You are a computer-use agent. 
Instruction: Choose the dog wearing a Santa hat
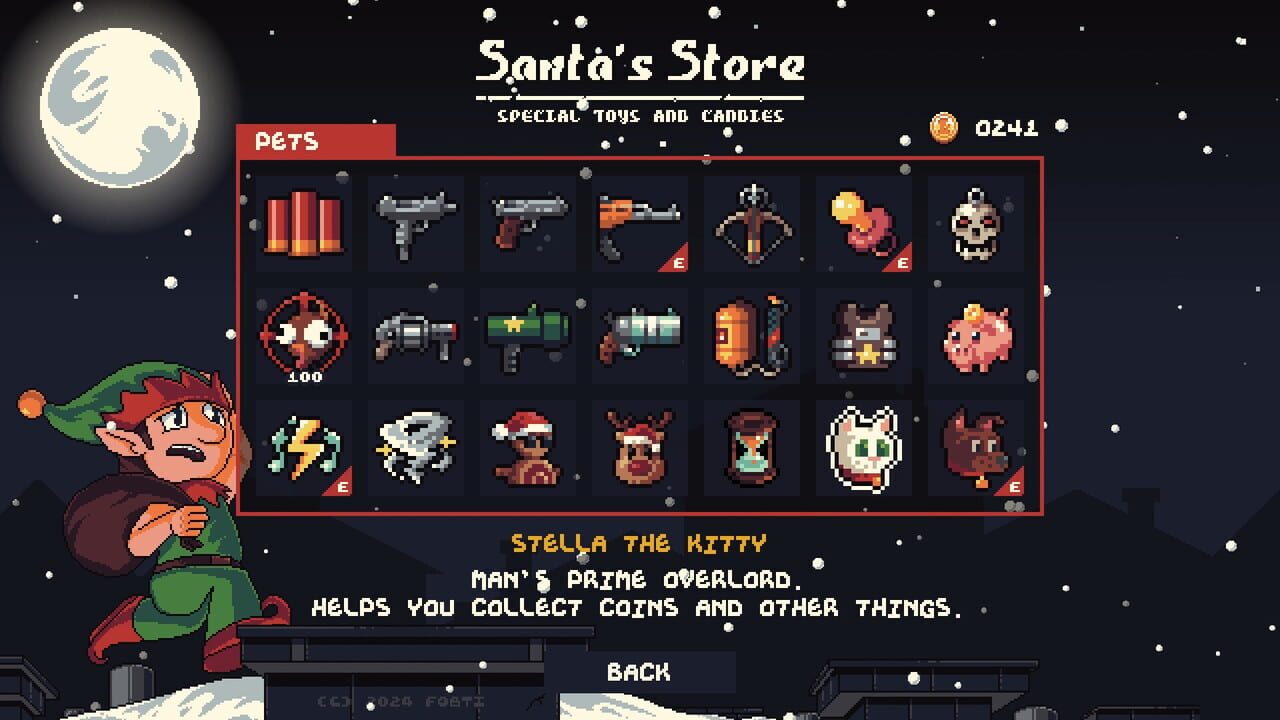tap(527, 448)
